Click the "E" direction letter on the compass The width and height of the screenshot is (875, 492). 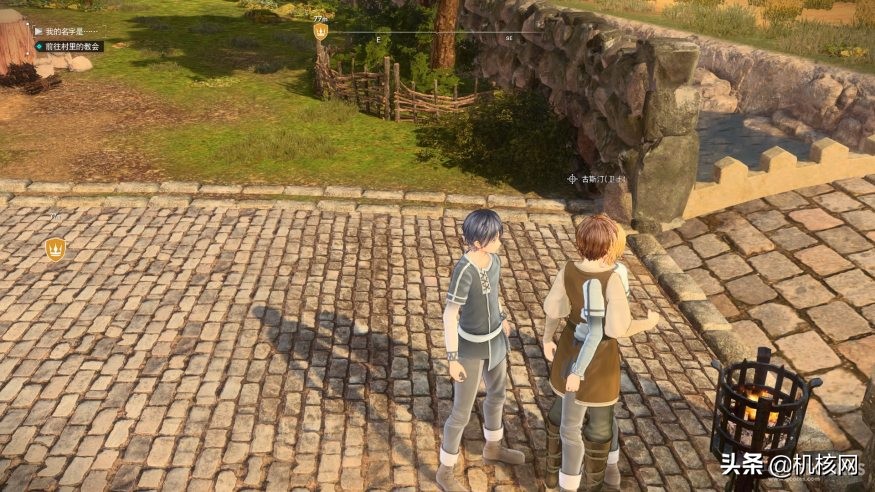click(378, 38)
